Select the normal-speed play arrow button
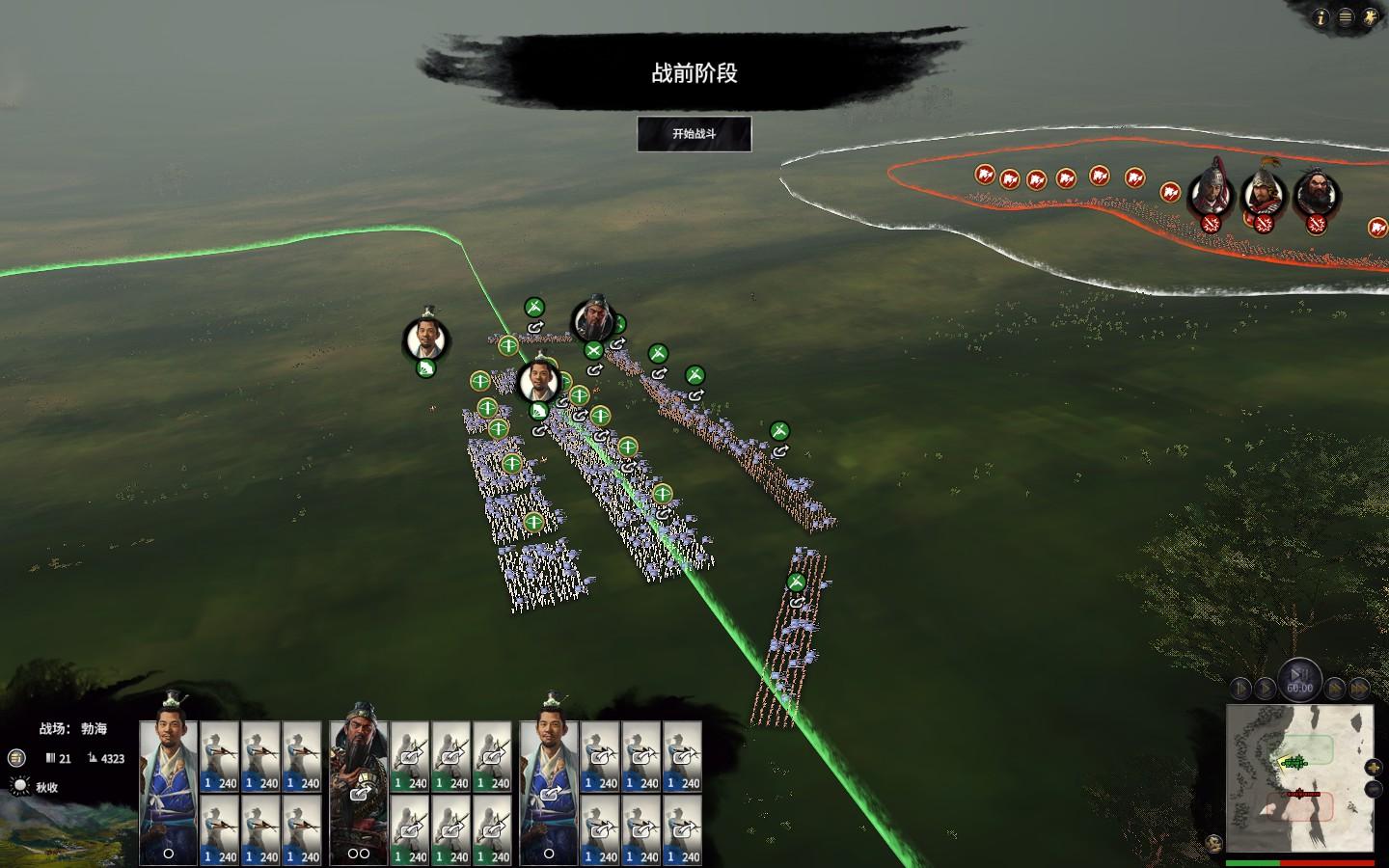Viewport: 1389px width, 868px height. tap(1265, 689)
